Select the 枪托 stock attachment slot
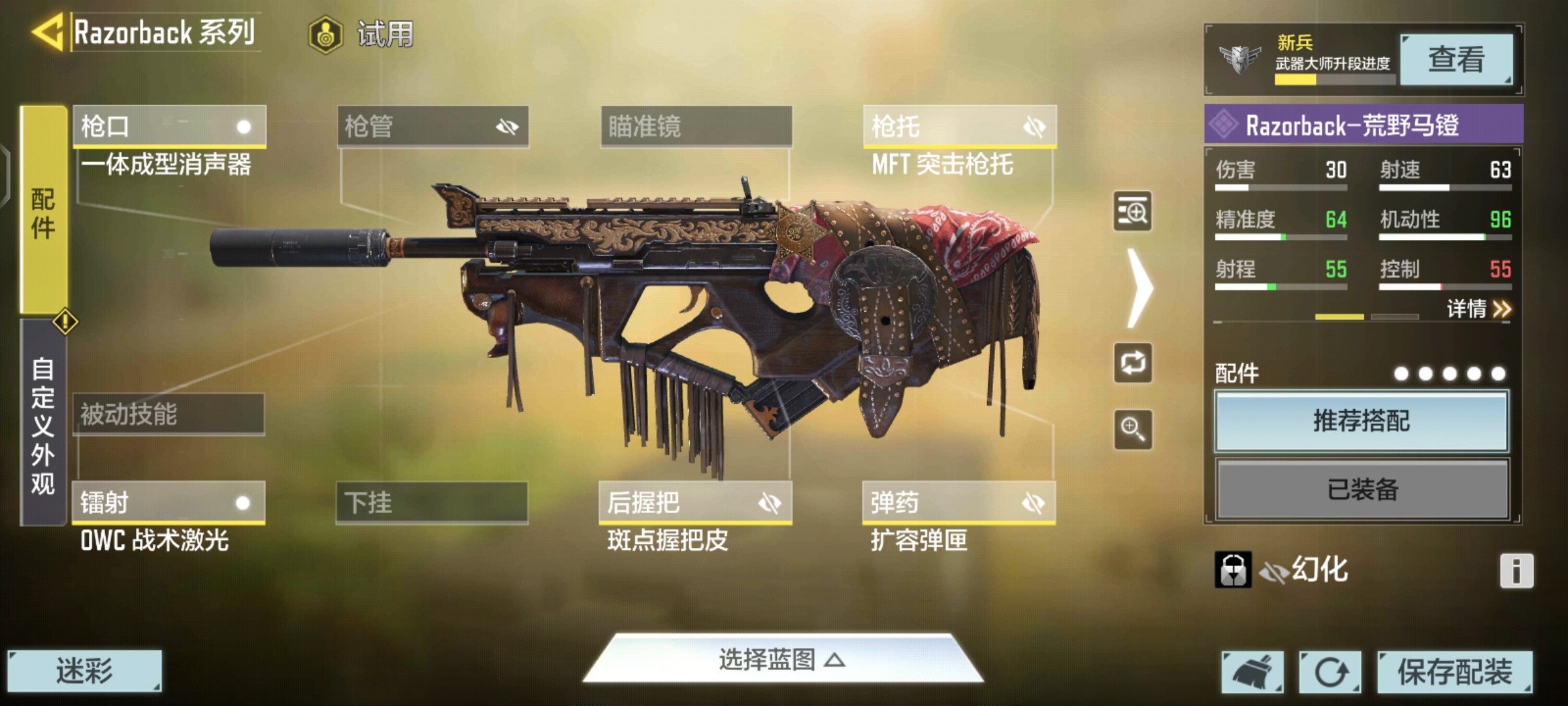 (959, 126)
